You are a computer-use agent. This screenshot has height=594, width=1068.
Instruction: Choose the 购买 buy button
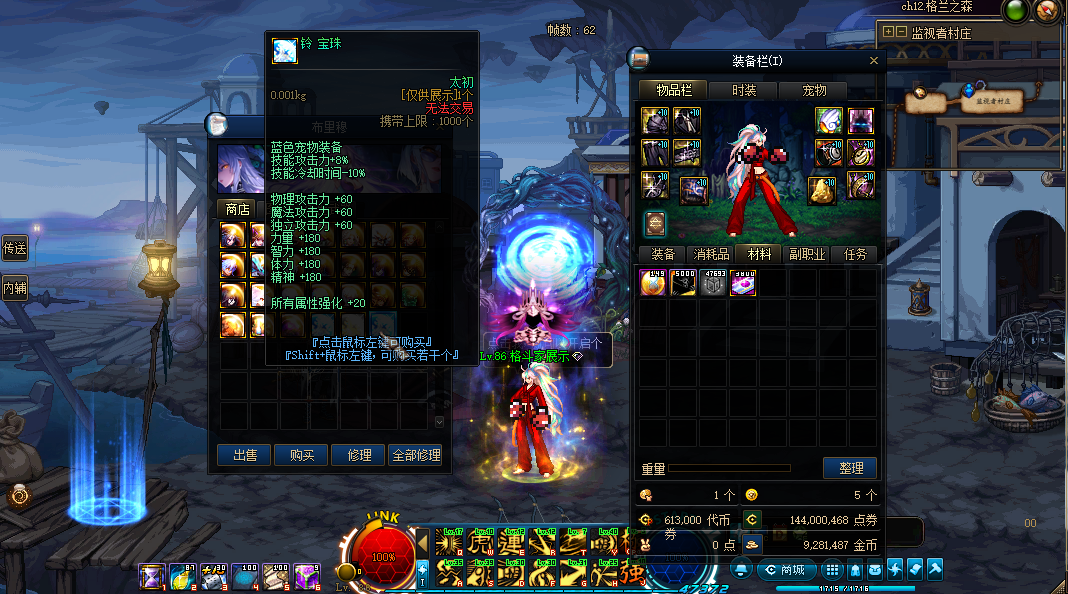(301, 455)
